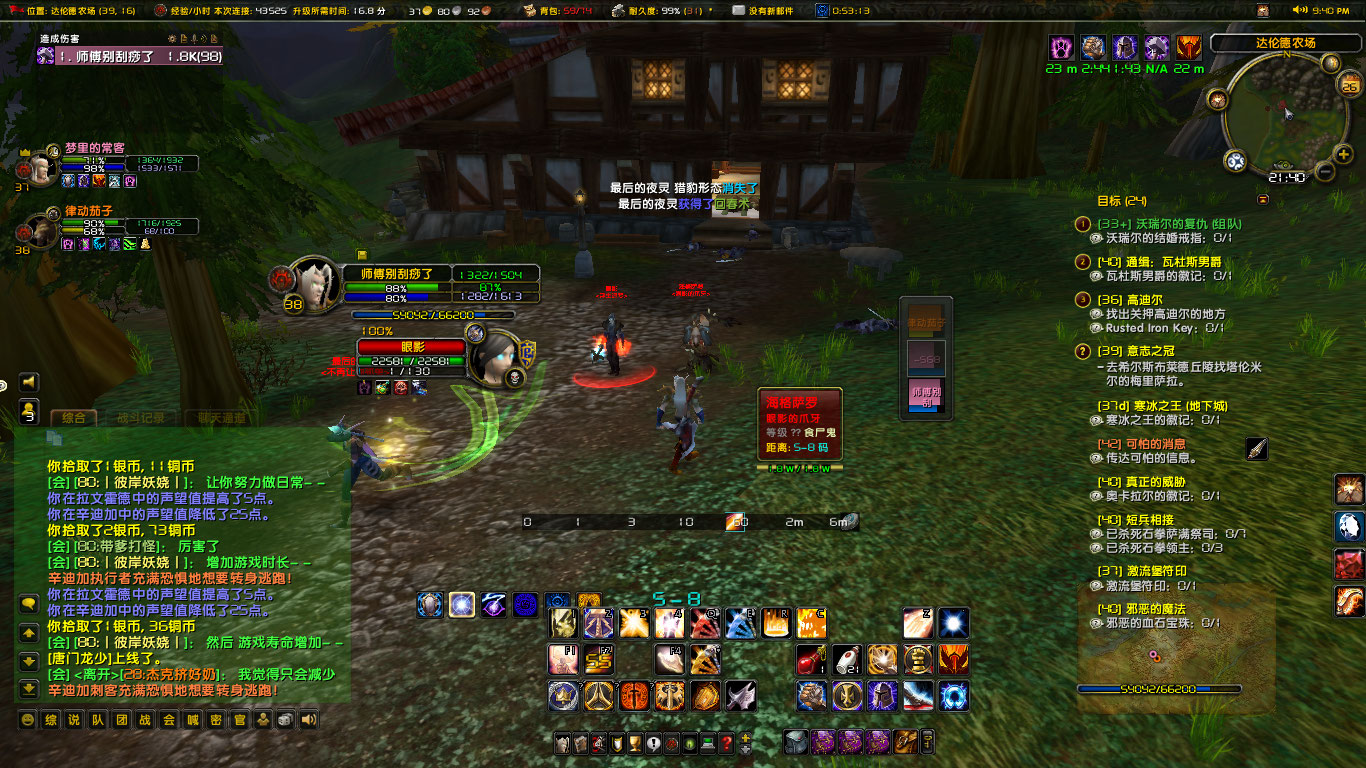1366x768 pixels.
Task: Click the character portrait icon next to clock
Action: pyautogui.click(x=822, y=11)
